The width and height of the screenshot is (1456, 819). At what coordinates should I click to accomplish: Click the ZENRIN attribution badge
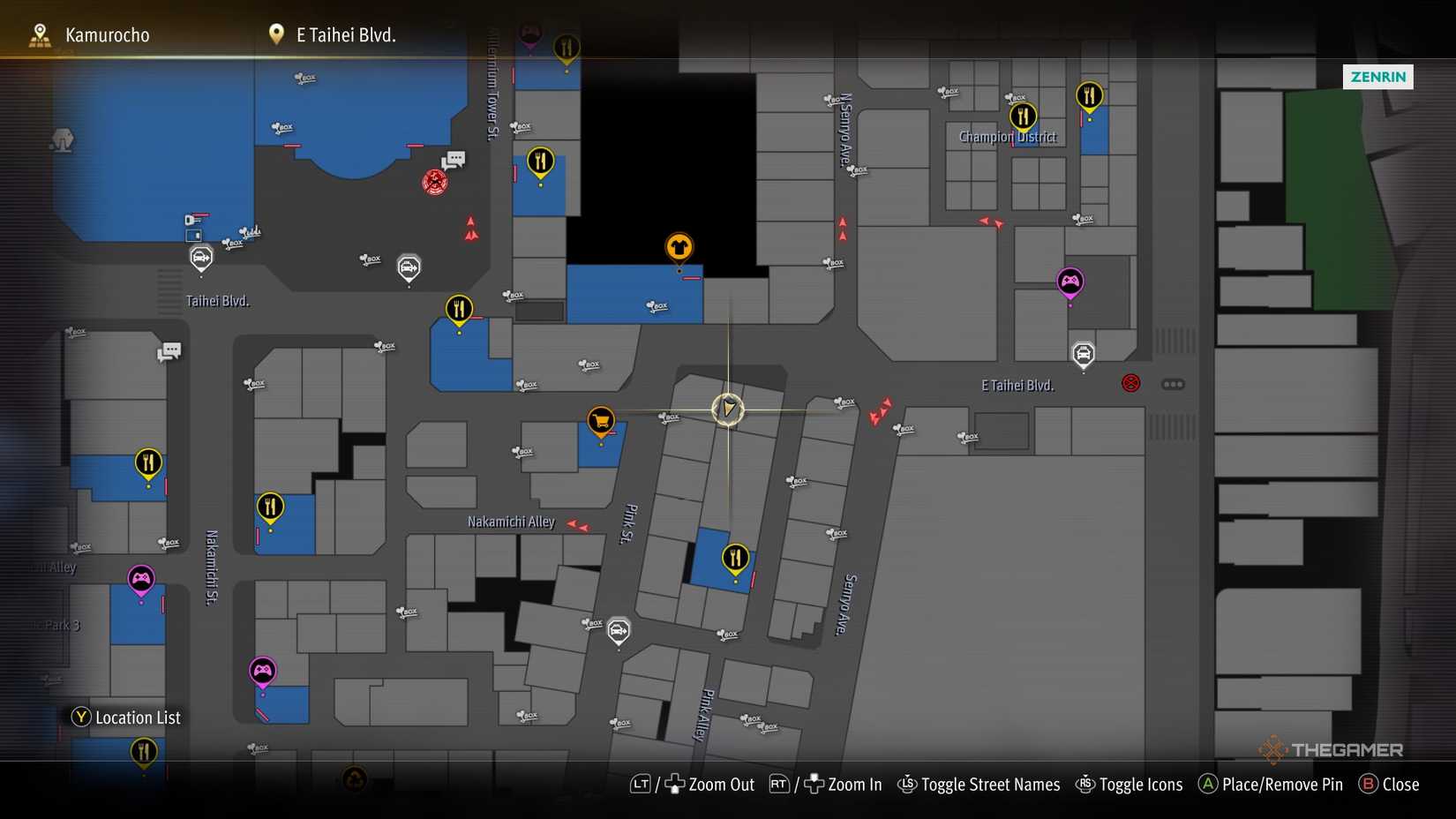pos(1377,77)
